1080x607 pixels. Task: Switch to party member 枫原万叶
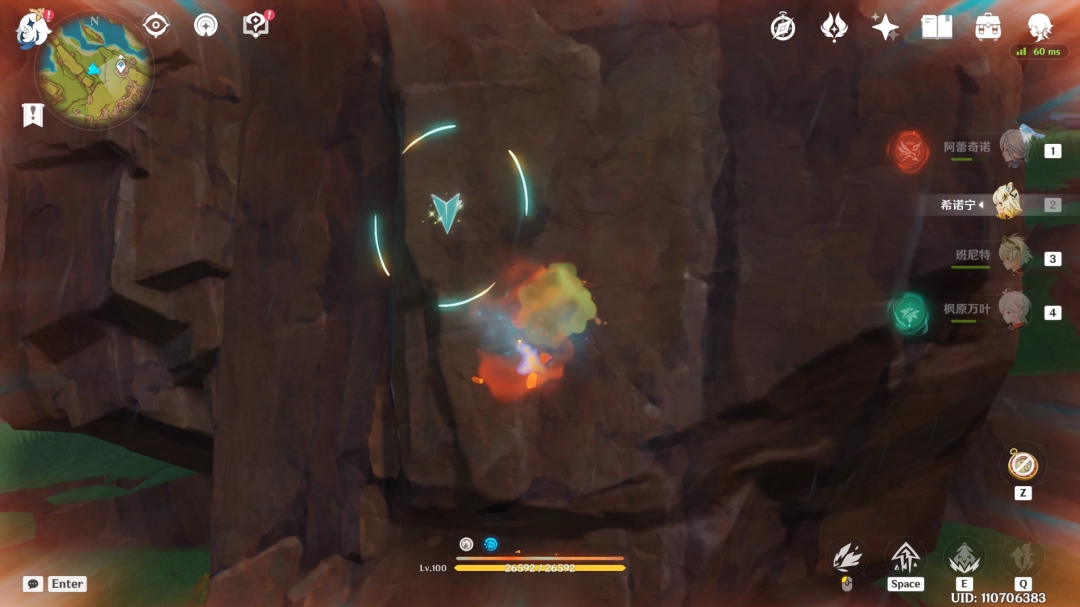(1014, 311)
